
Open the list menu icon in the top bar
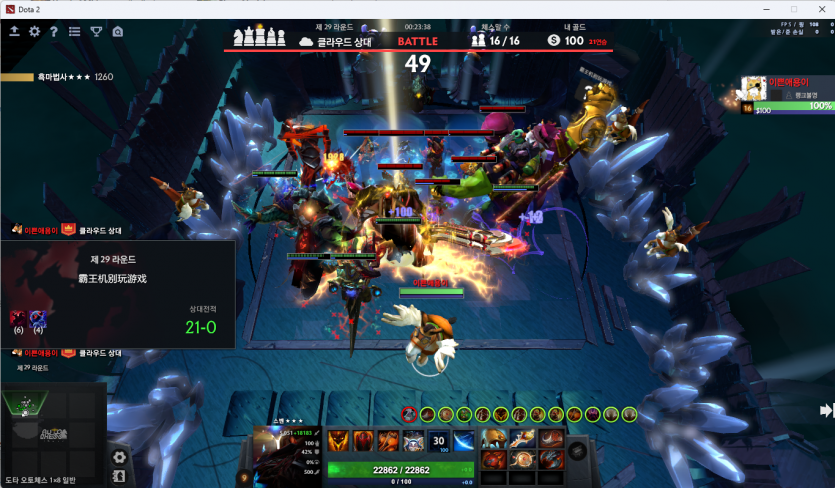[x=75, y=32]
